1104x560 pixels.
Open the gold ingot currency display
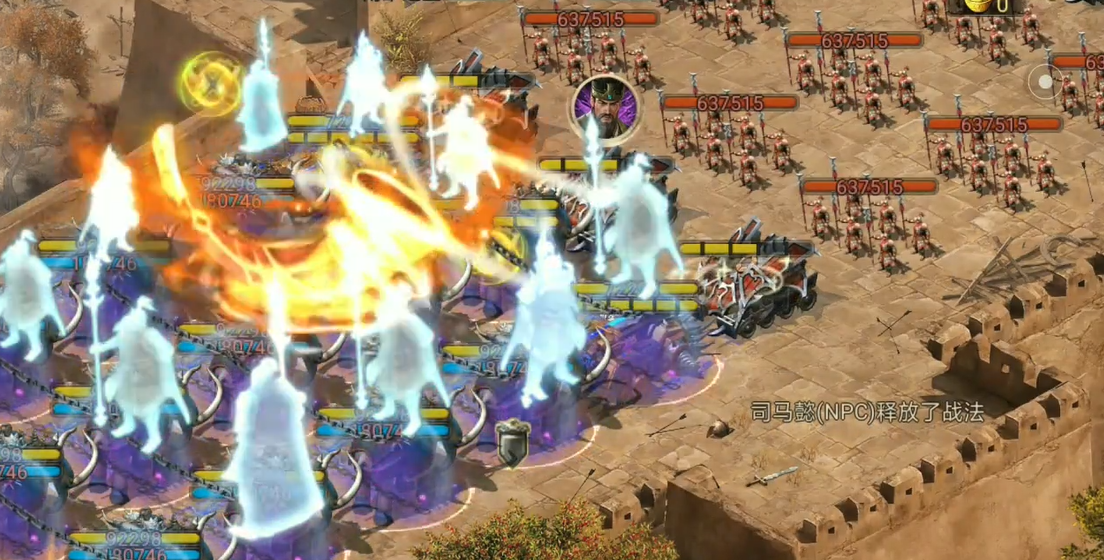pos(979,6)
